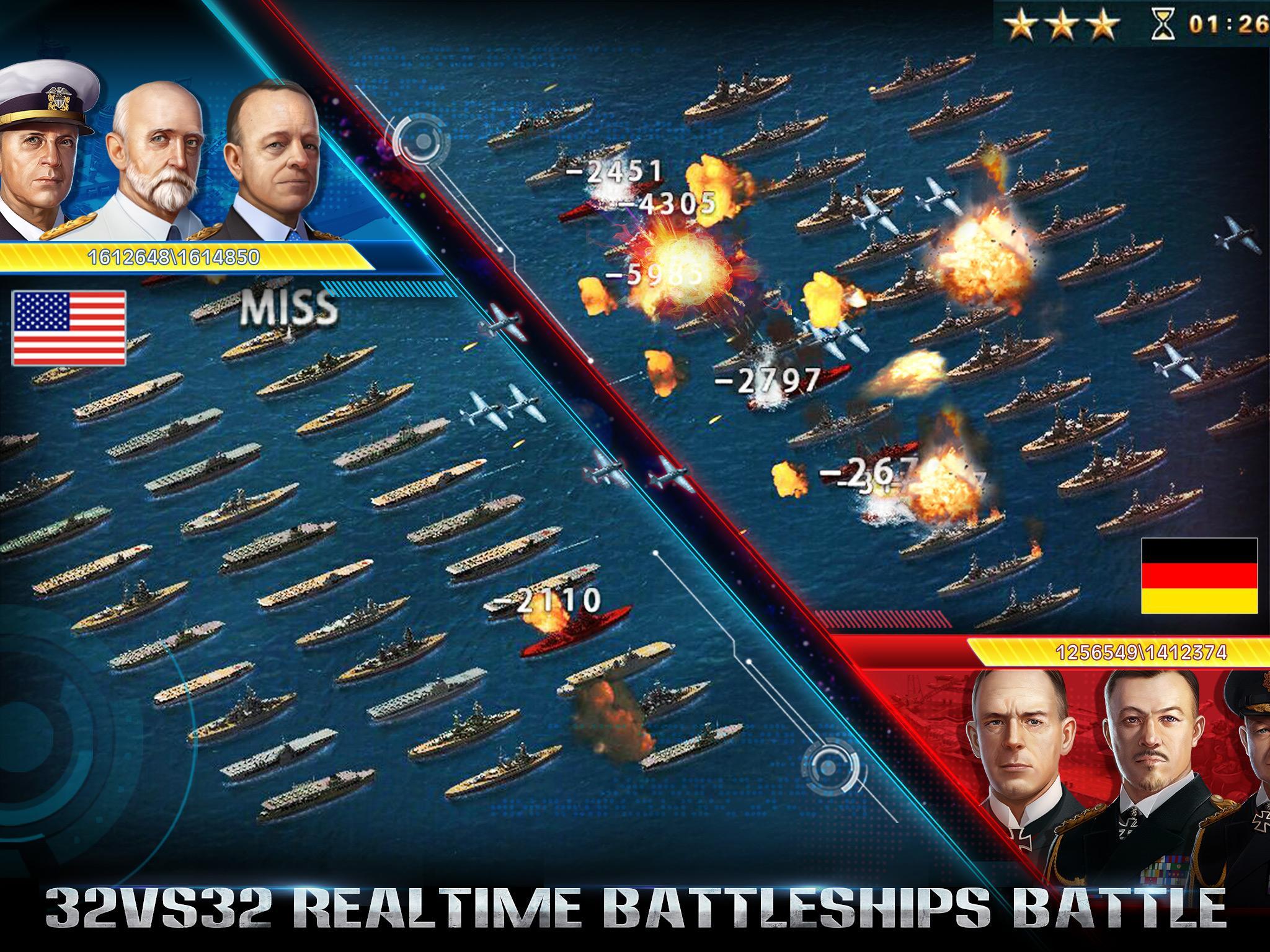Tap the hourglass timer icon
1270x952 pixels.
pos(1165,23)
